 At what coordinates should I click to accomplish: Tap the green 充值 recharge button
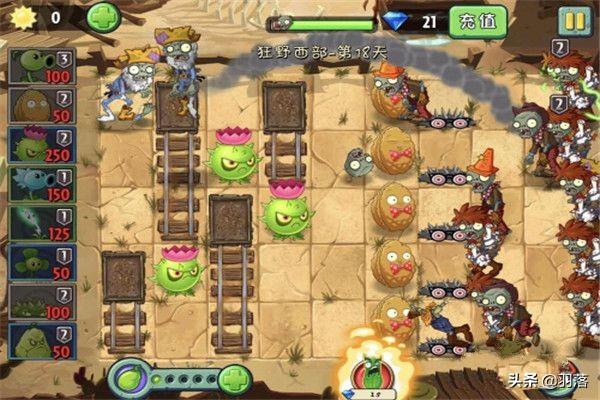(477, 20)
